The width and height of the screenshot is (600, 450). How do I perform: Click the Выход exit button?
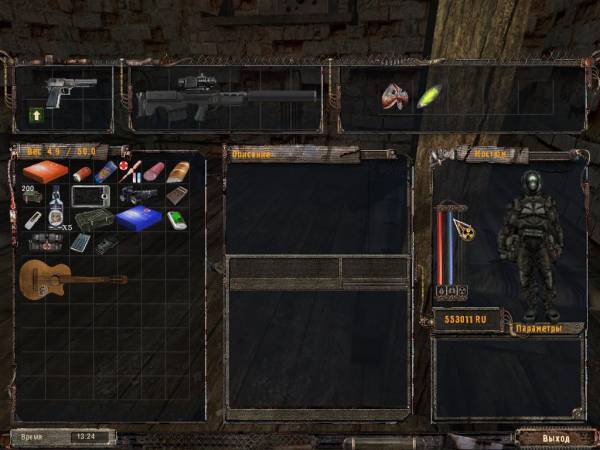click(555, 438)
